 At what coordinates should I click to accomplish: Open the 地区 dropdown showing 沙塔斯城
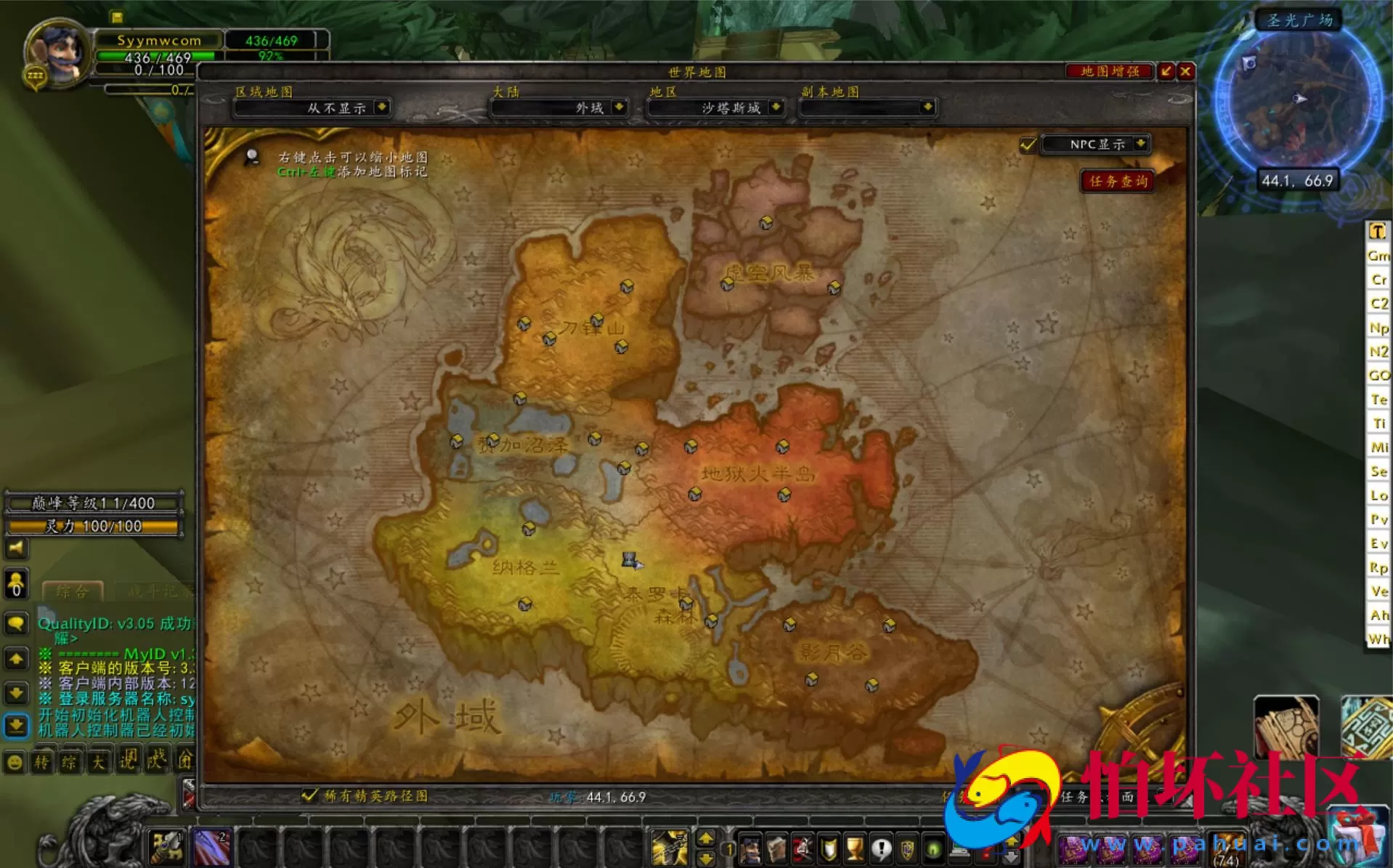[x=715, y=108]
